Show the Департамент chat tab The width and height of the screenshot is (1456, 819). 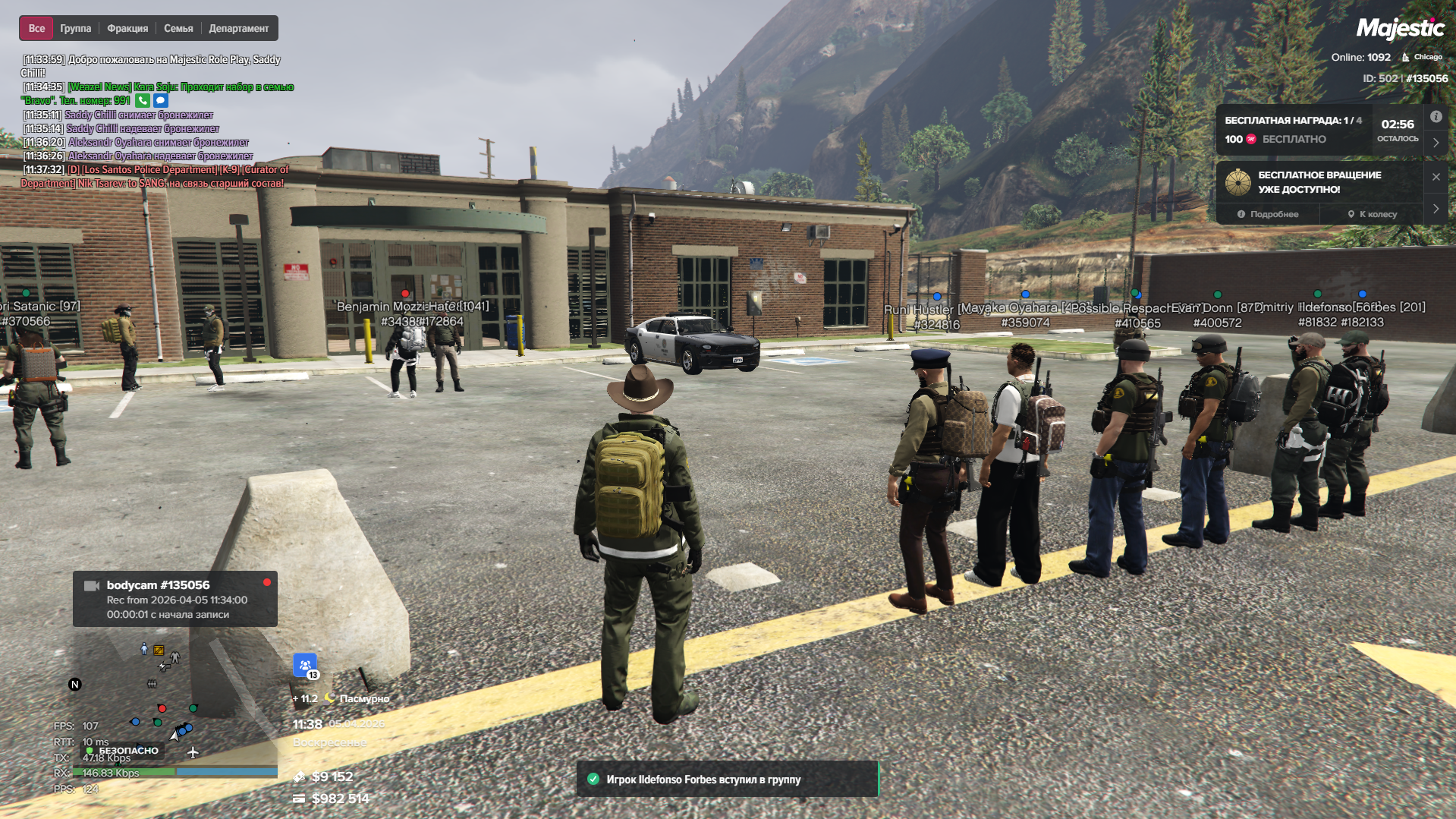(238, 28)
